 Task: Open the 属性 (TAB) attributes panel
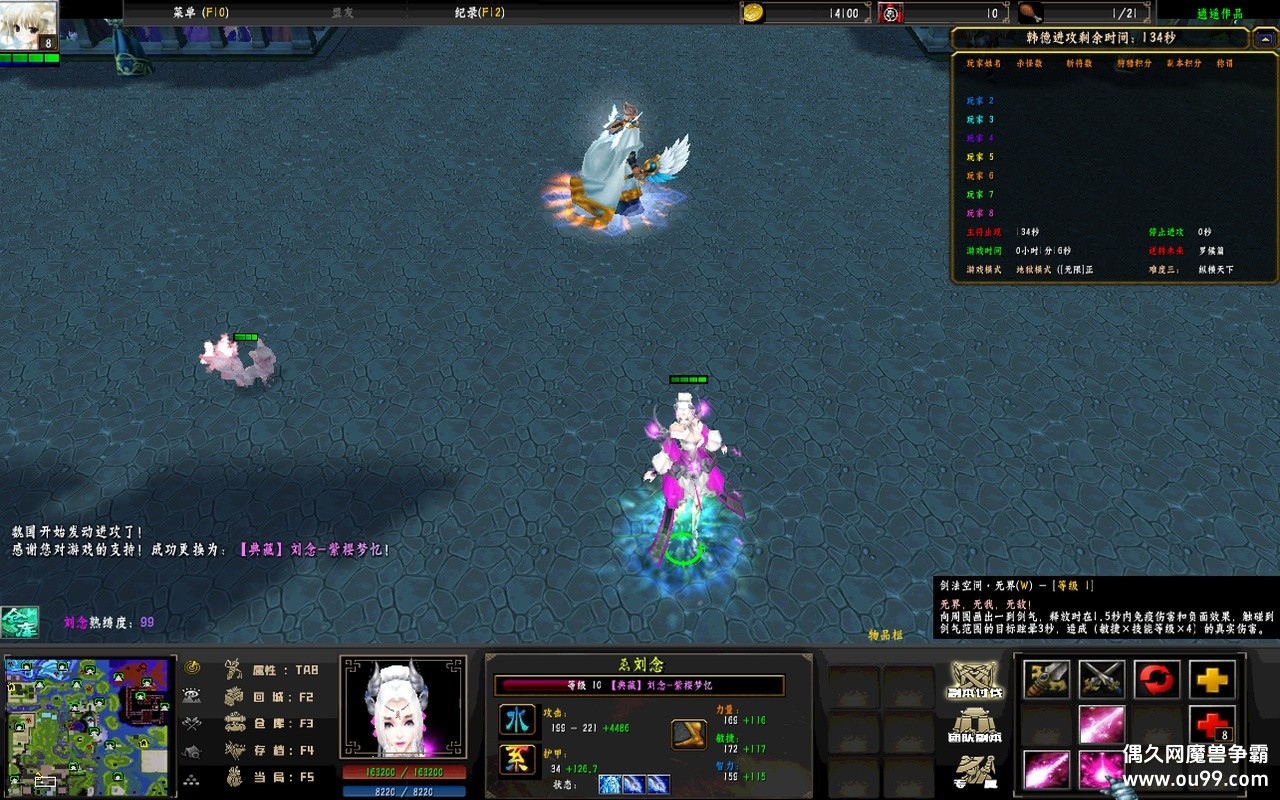tap(272, 670)
